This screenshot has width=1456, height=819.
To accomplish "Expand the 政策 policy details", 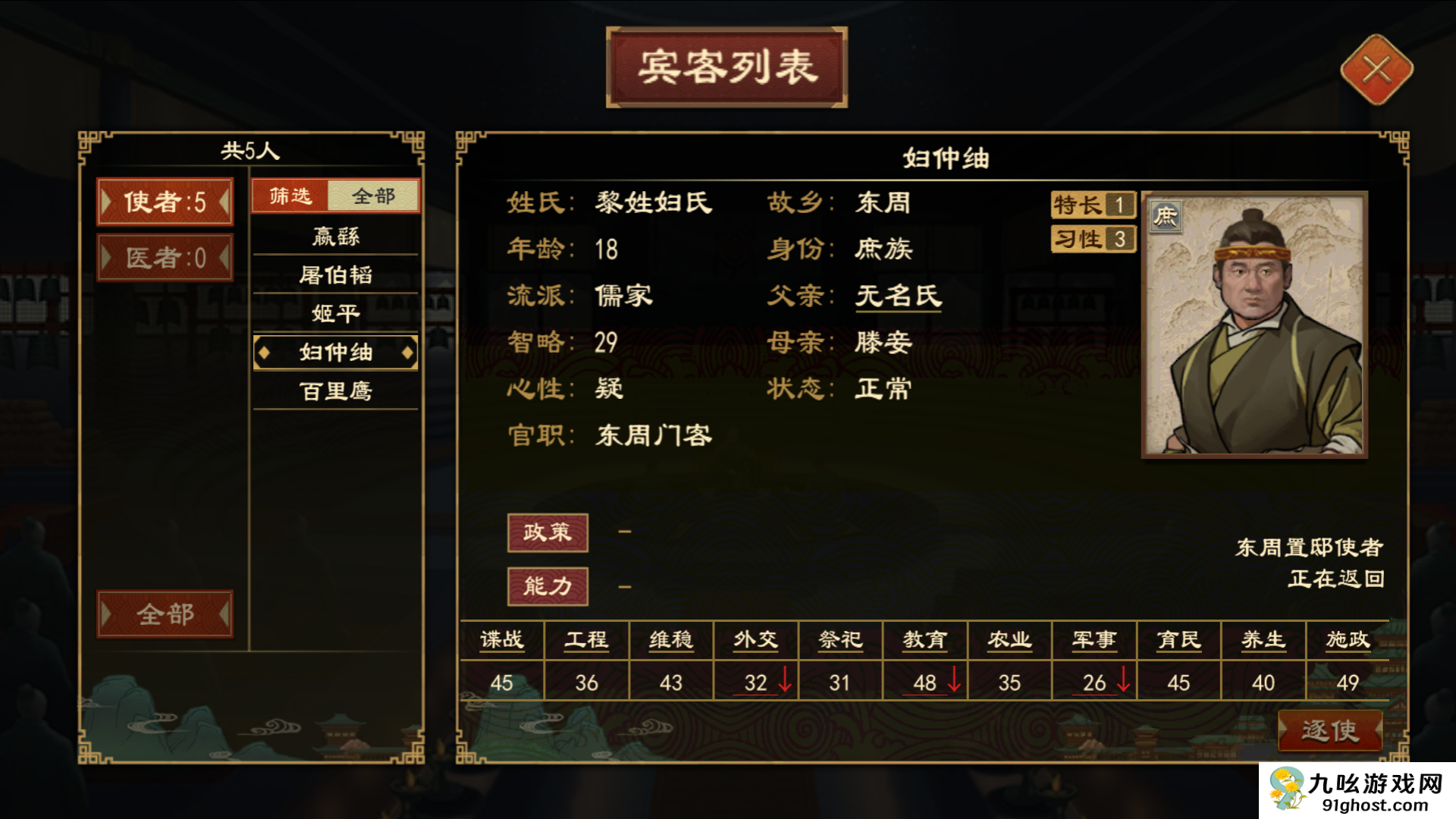I will click(x=548, y=532).
